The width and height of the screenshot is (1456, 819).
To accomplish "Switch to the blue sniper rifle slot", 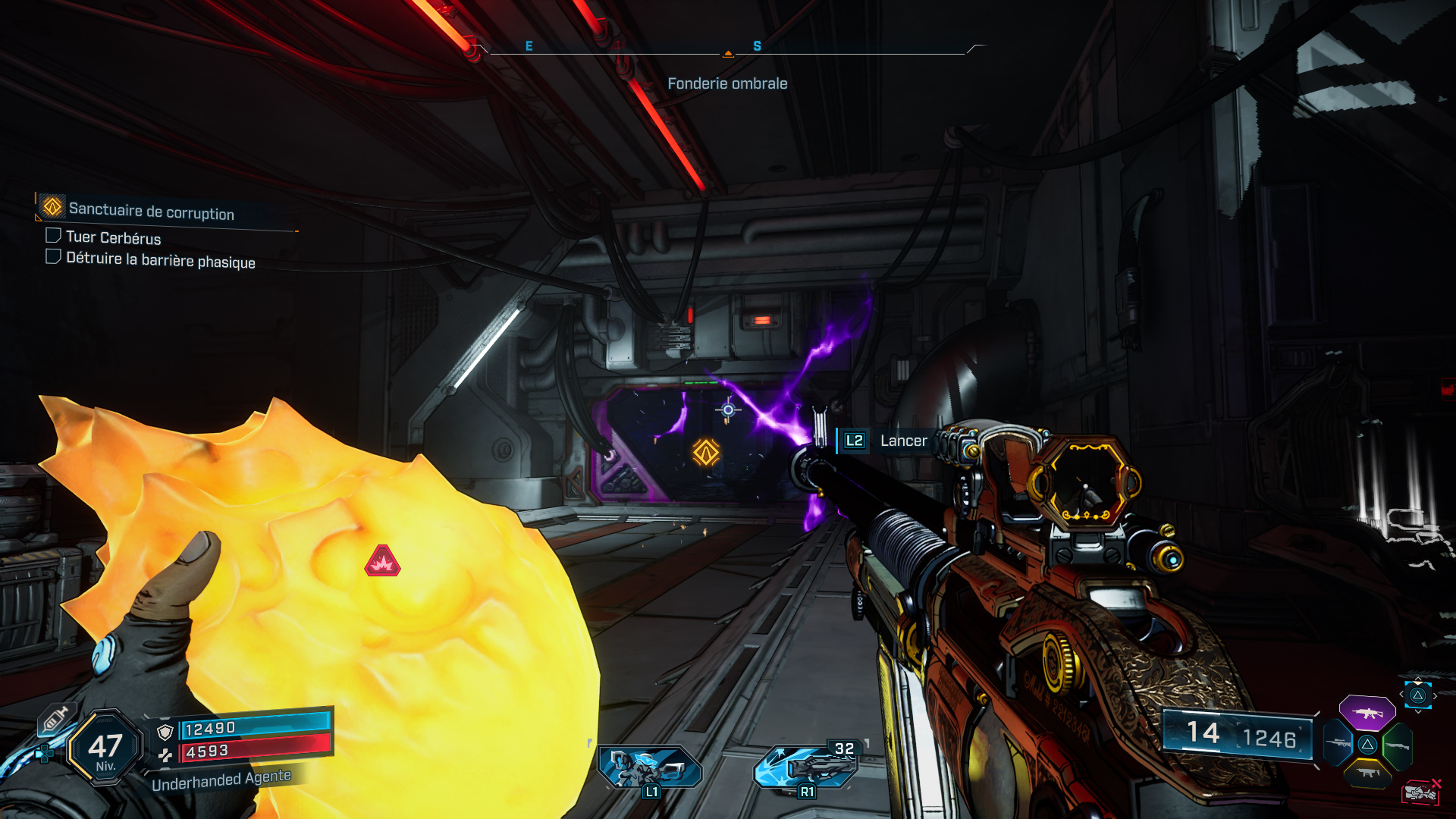I will (x=1338, y=743).
